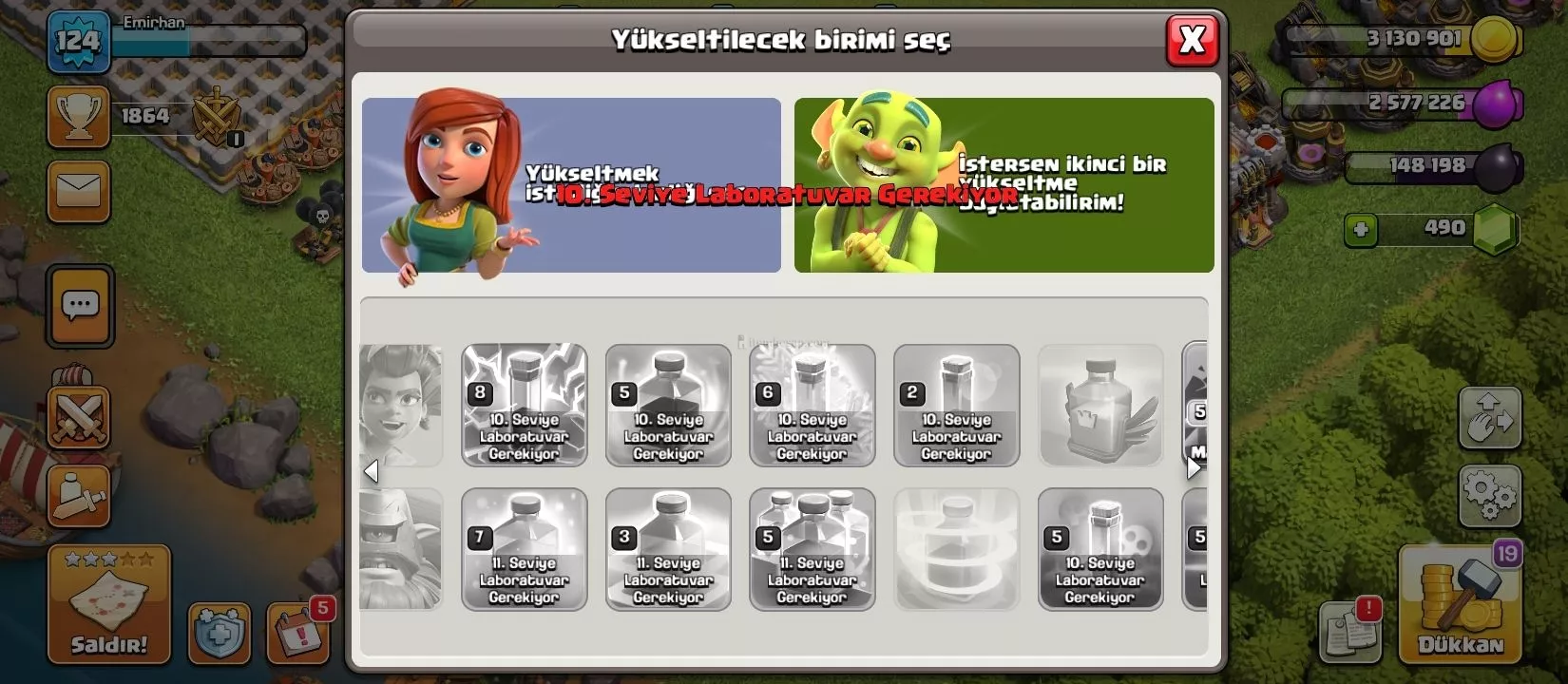Screen dimensions: 1568x684
Task: Tap the Saldır! attack button
Action: (109, 605)
